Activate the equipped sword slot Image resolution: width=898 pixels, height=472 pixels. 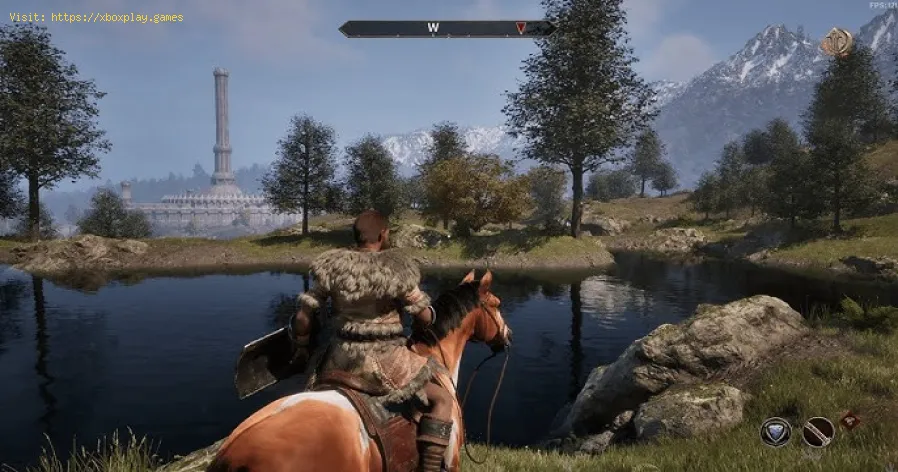coord(817,431)
